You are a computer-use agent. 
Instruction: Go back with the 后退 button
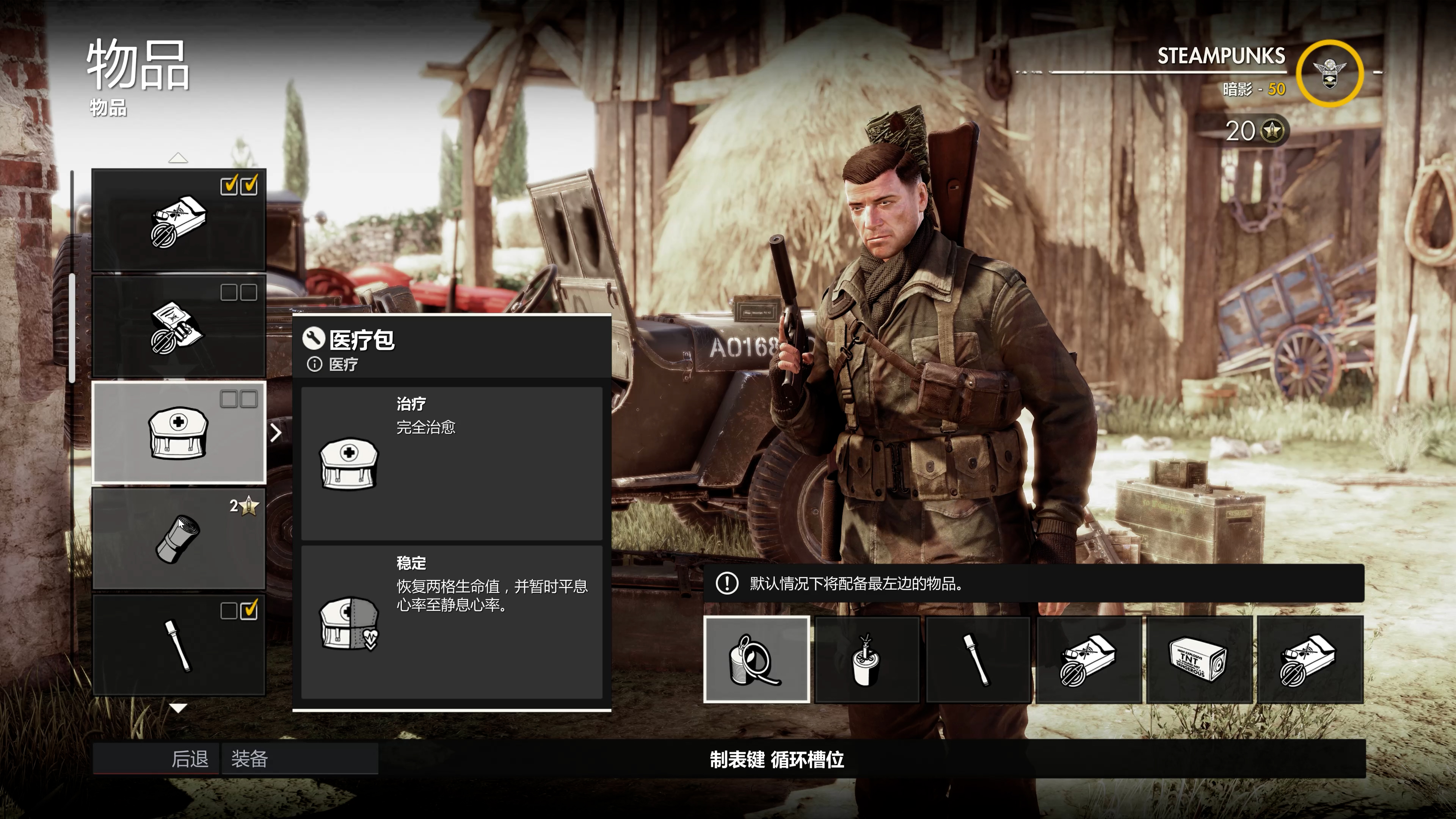click(x=155, y=758)
